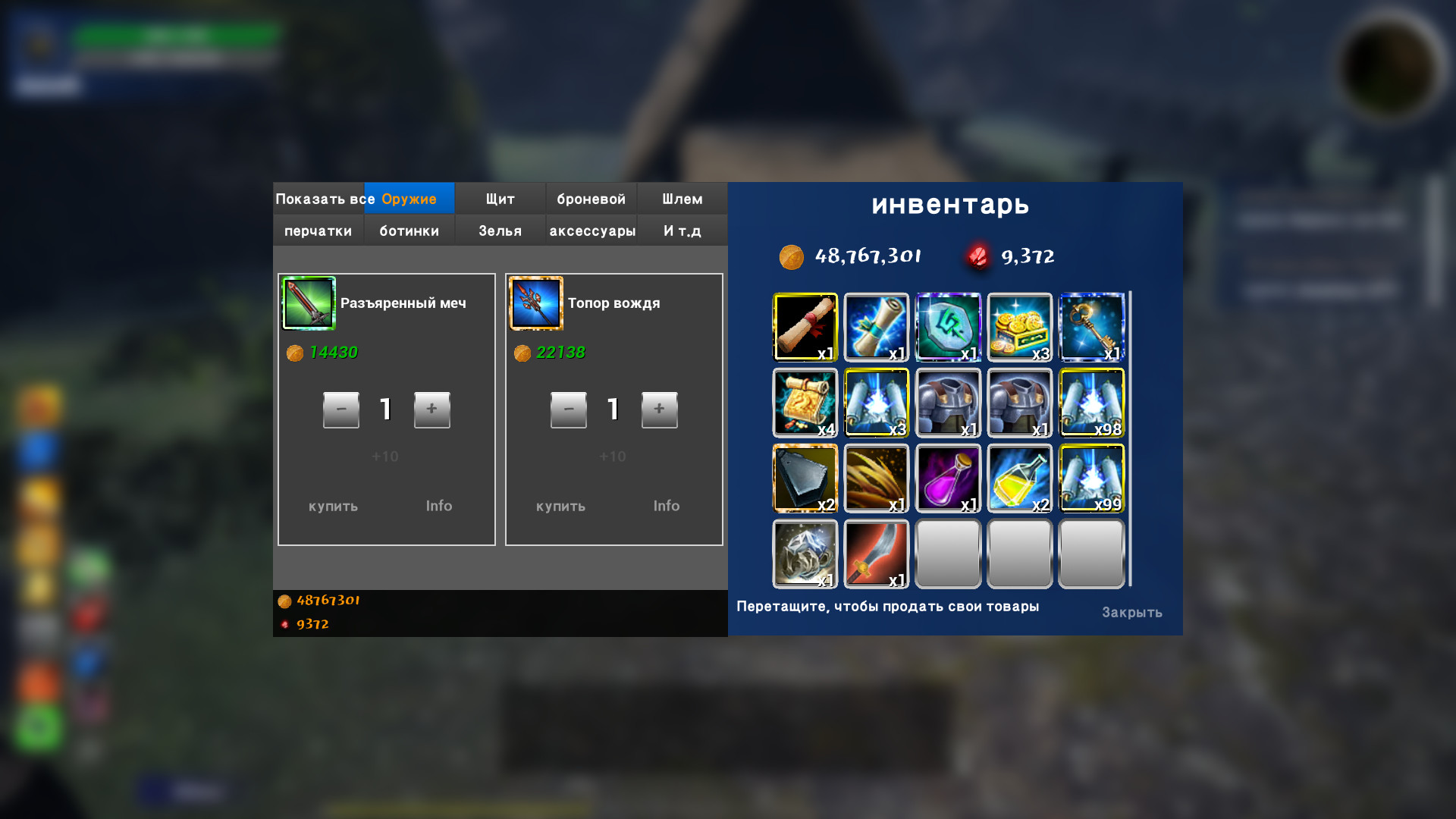Choose the перчатки gloves tab
This screenshot has height=819, width=1456.
coord(318,231)
